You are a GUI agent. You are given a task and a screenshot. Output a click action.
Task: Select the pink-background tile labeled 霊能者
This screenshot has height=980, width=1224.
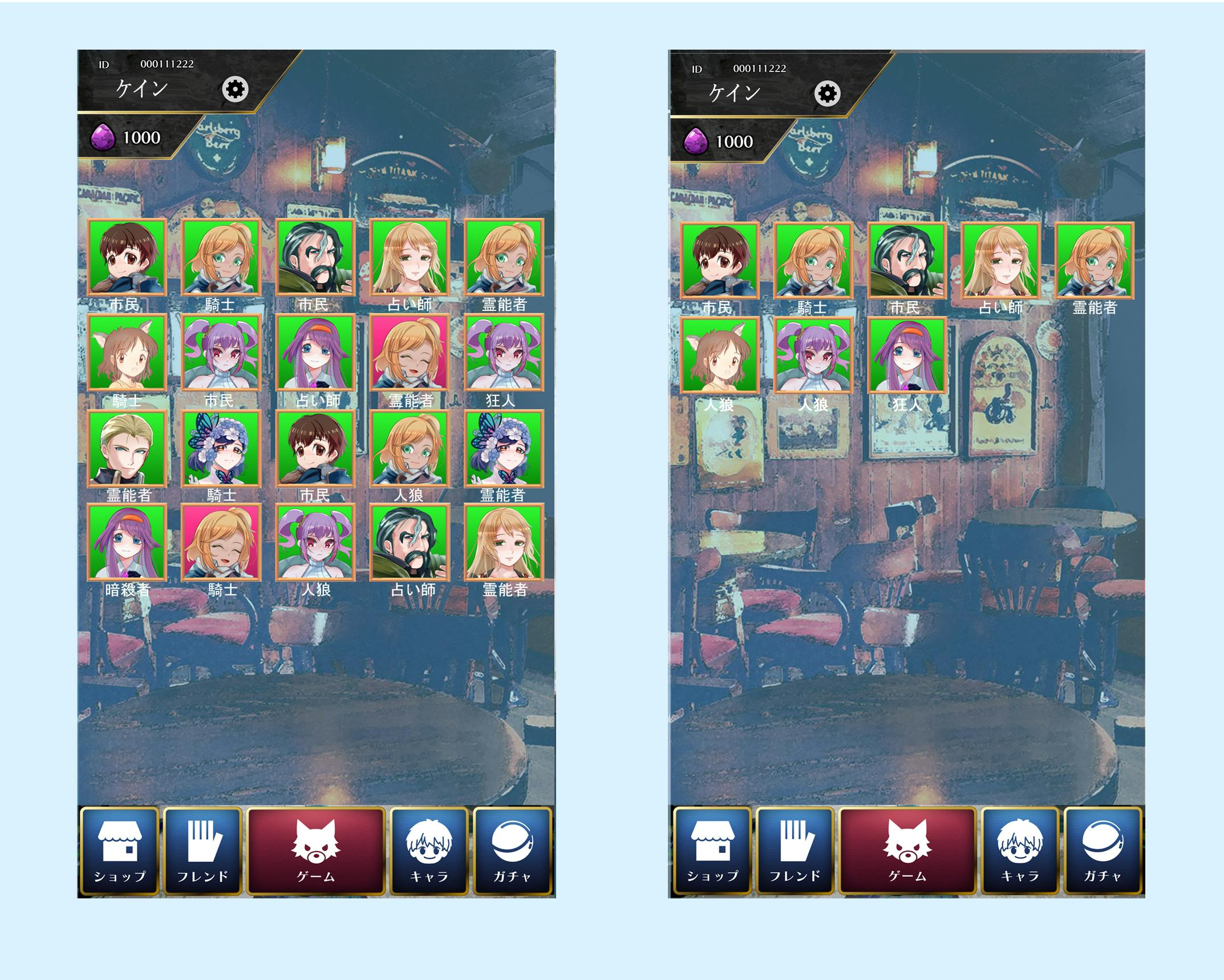[x=410, y=353]
